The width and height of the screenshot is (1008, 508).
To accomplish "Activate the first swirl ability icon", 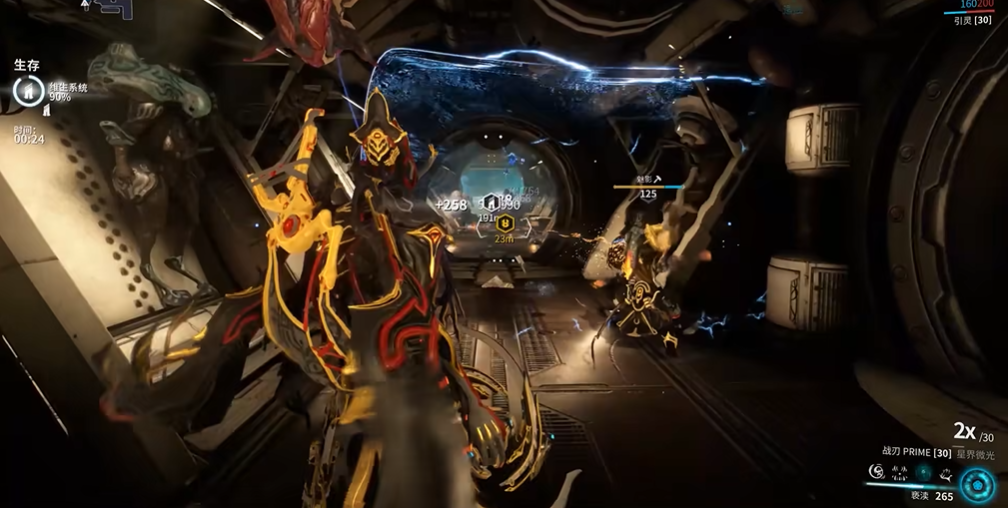I will click(x=877, y=471).
